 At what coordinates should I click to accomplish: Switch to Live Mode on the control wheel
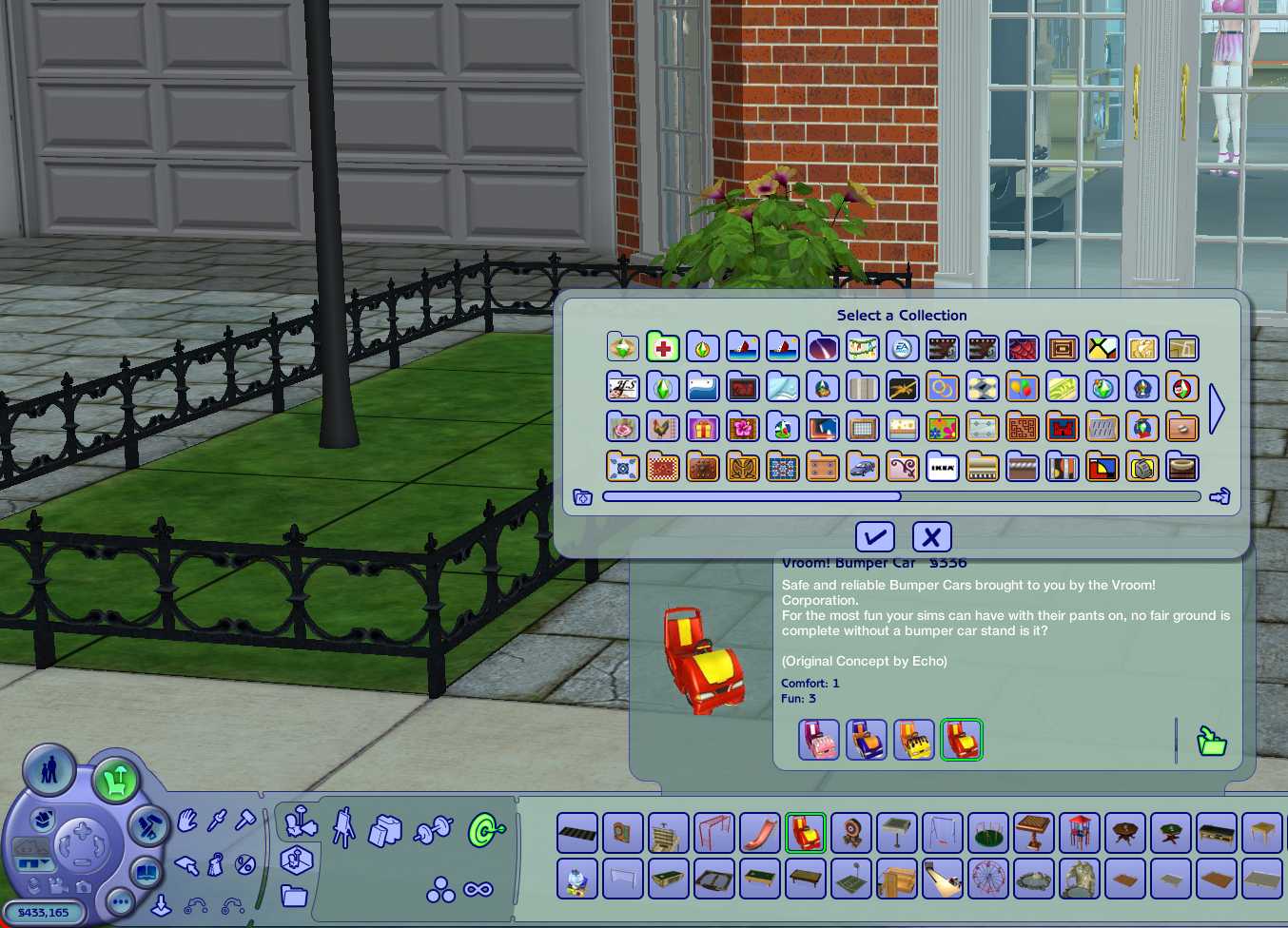pos(49,772)
